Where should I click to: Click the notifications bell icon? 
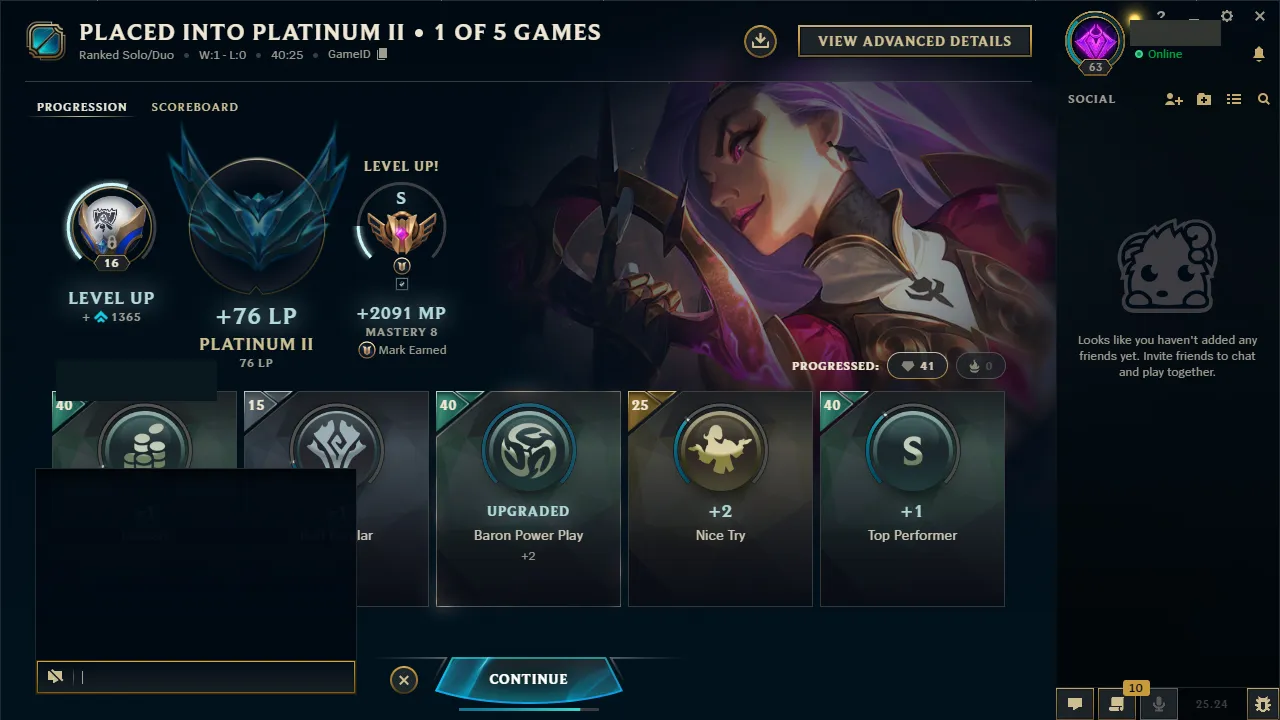1260,54
